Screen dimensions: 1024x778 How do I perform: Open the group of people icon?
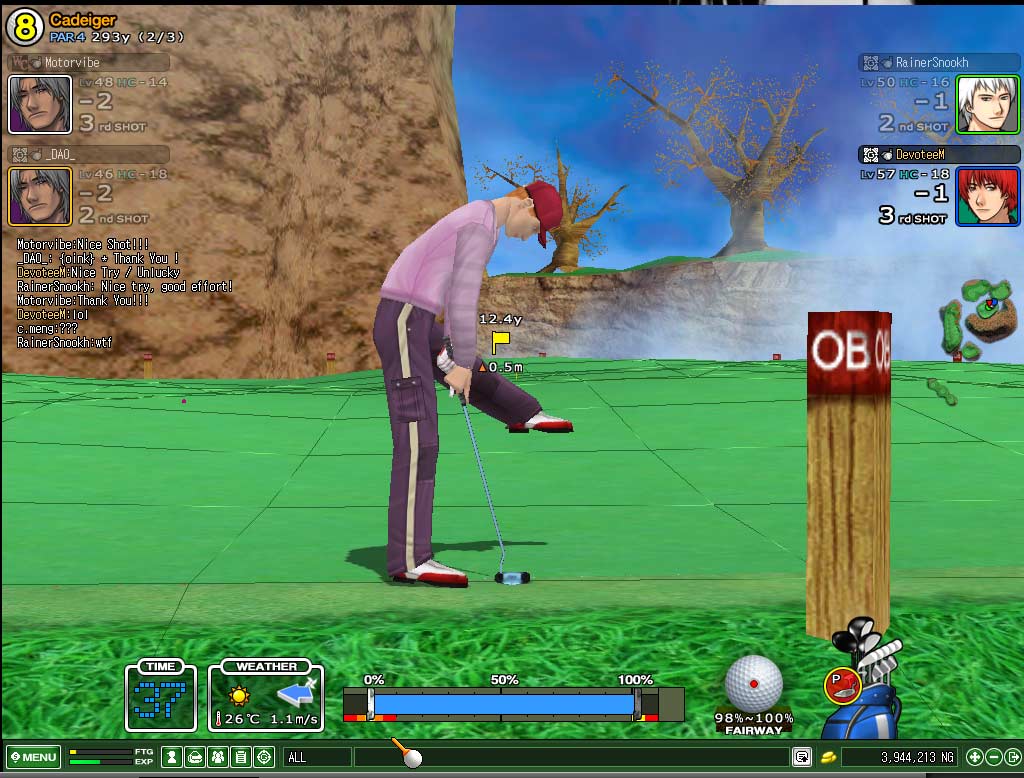[218, 757]
